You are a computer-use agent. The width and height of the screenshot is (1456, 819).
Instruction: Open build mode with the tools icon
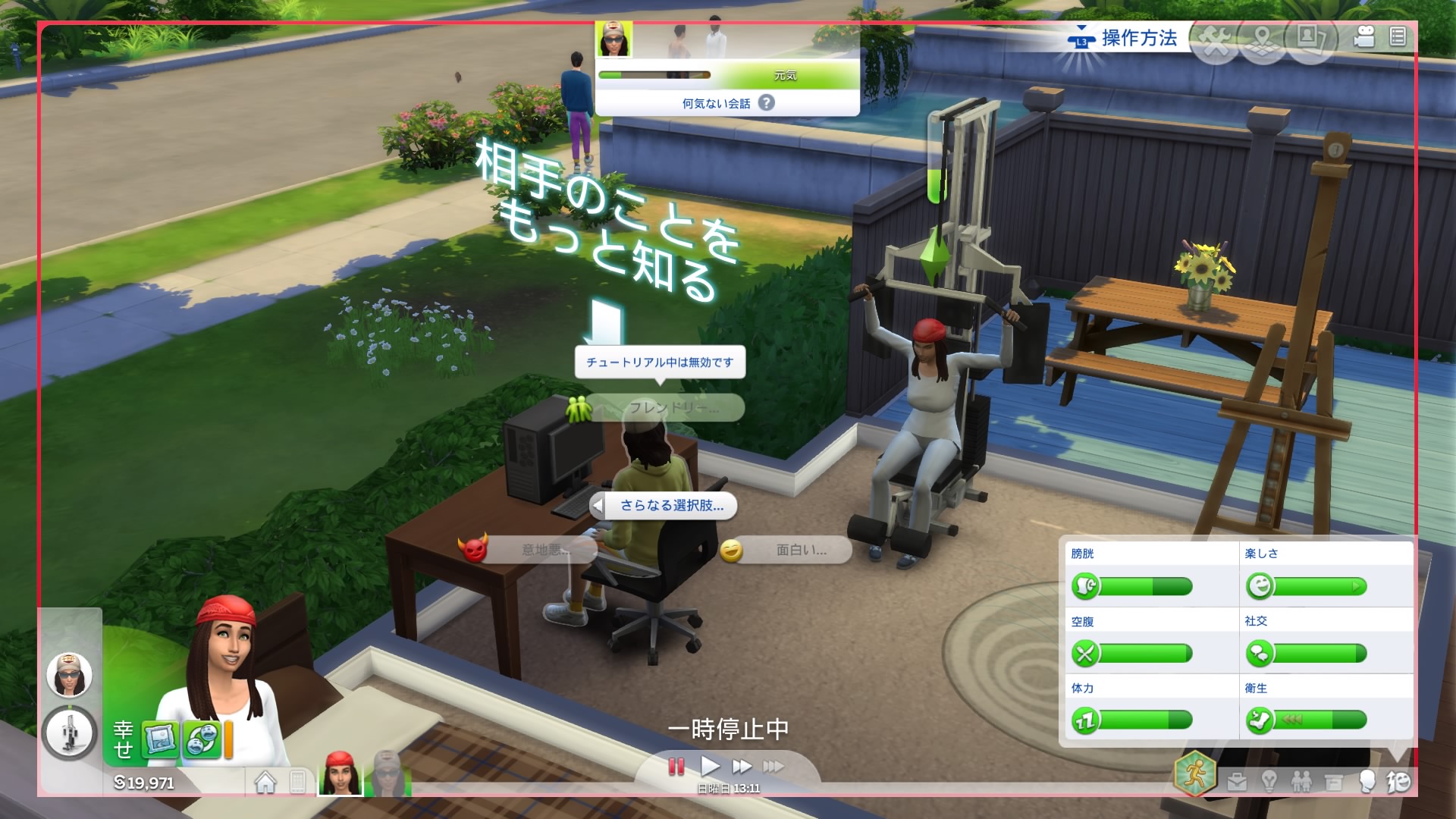point(1215,40)
